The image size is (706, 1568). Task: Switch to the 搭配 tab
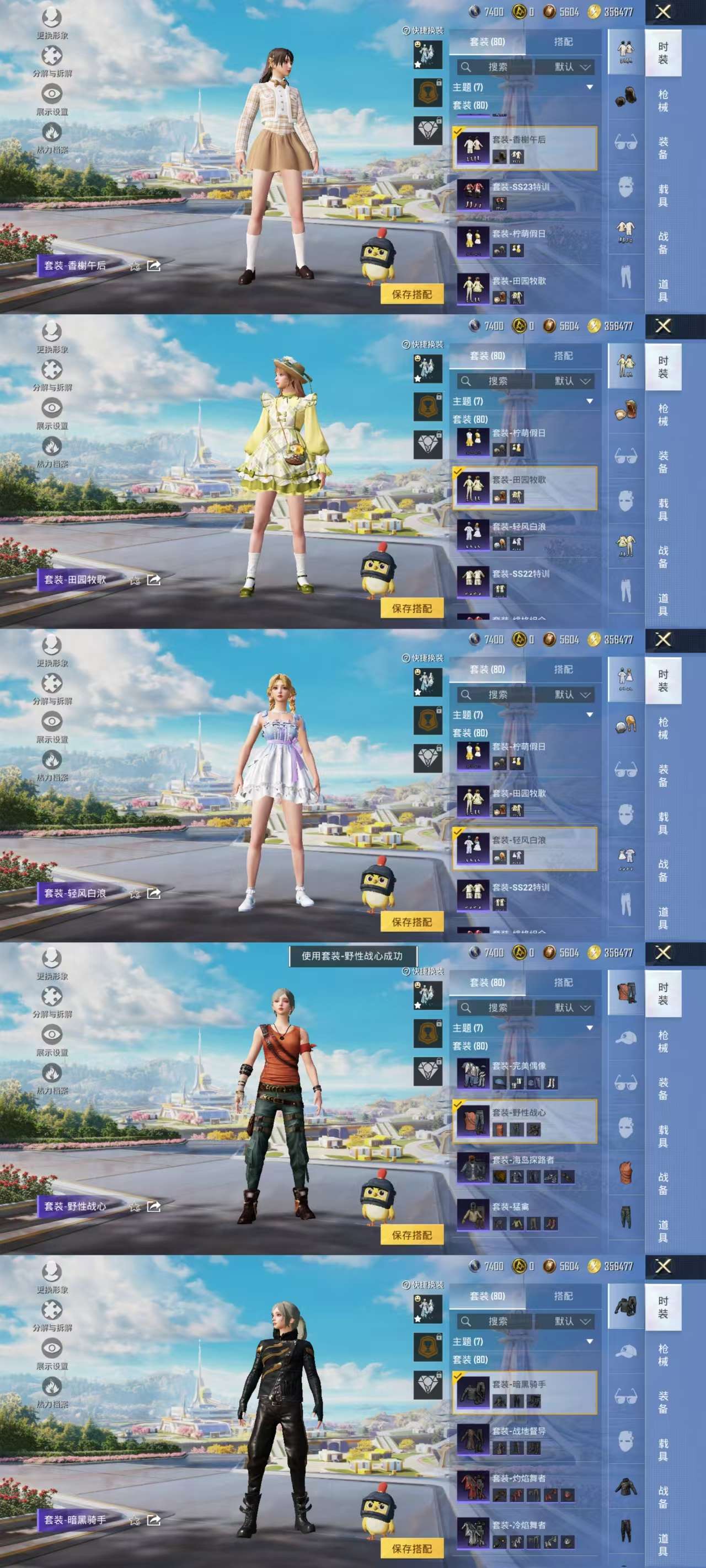564,41
